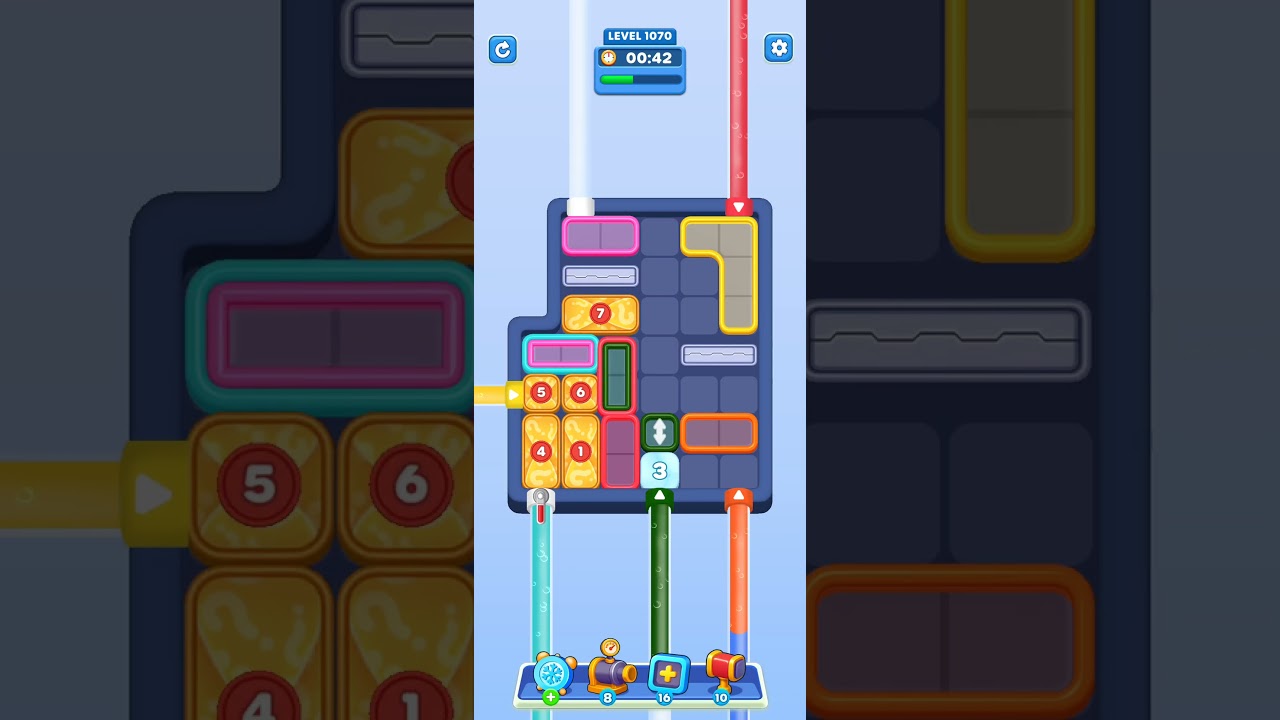Select the ice cube numbered 3
This screenshot has height=720, width=1280.
pos(659,468)
